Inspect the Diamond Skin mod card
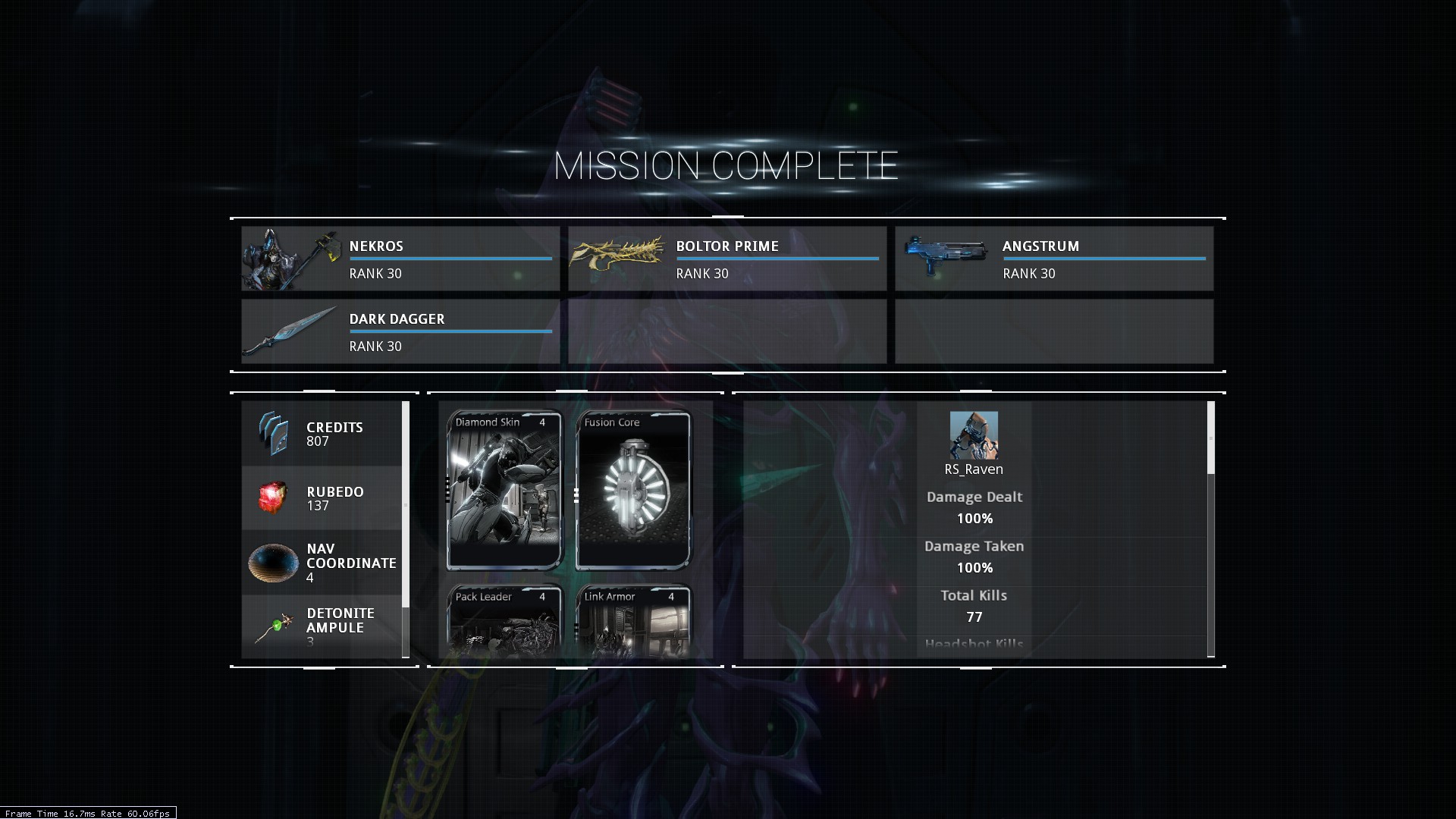1456x819 pixels. [504, 491]
